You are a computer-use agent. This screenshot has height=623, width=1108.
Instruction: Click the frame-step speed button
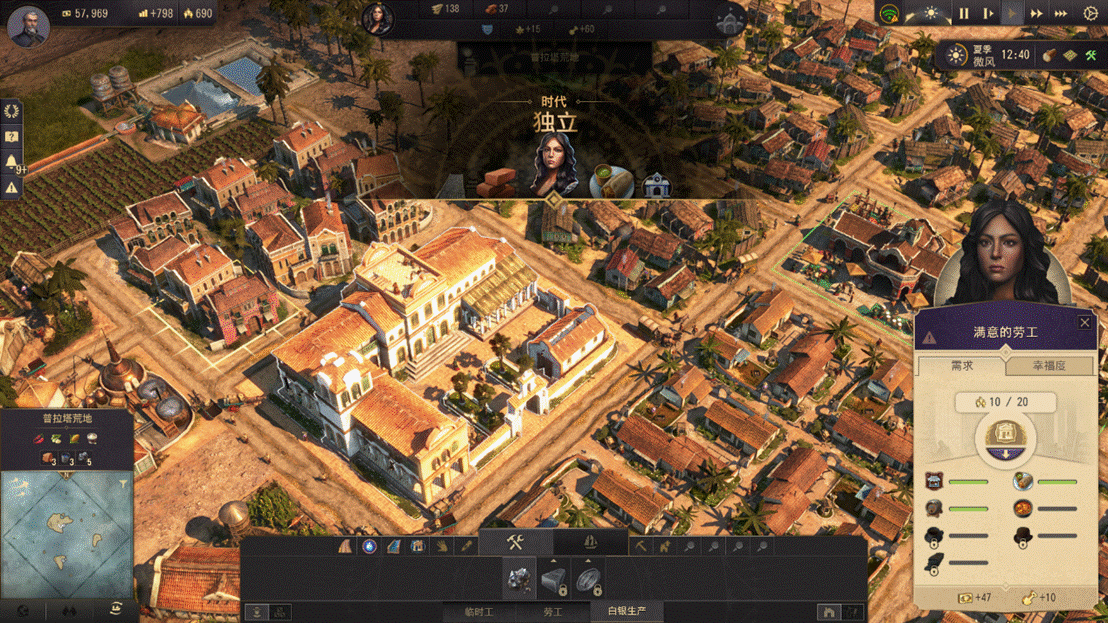(x=988, y=14)
